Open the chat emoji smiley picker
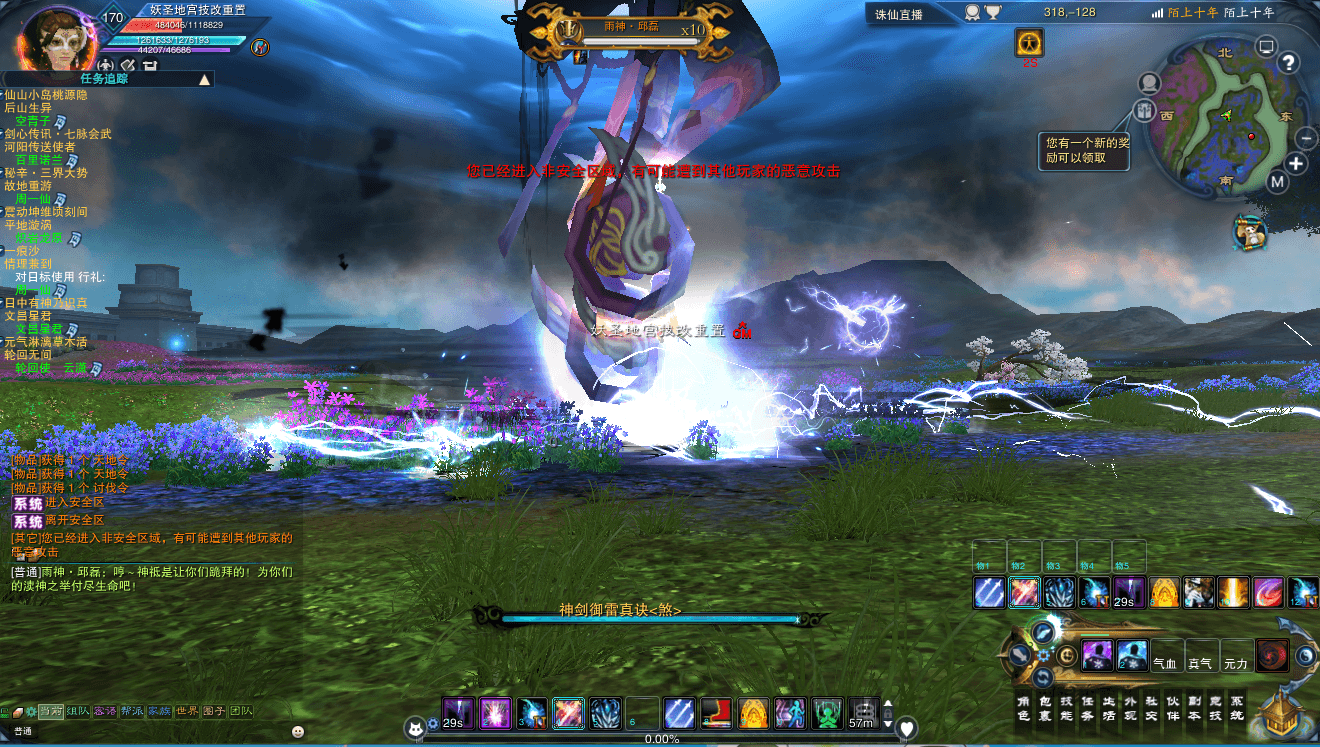This screenshot has height=747, width=1320. pyautogui.click(x=298, y=731)
